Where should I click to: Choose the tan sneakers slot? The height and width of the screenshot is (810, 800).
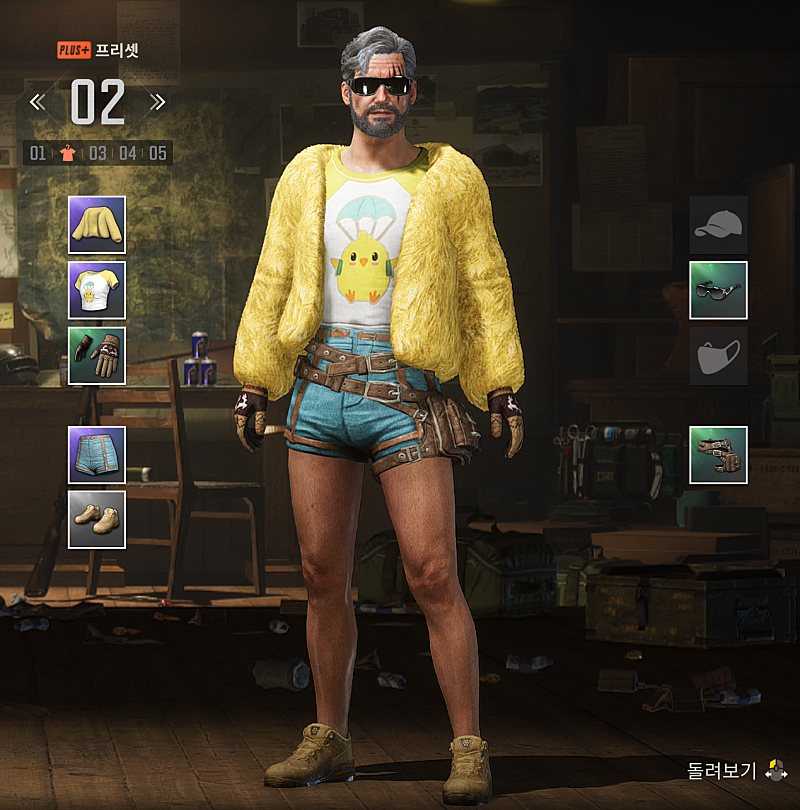coord(97,519)
